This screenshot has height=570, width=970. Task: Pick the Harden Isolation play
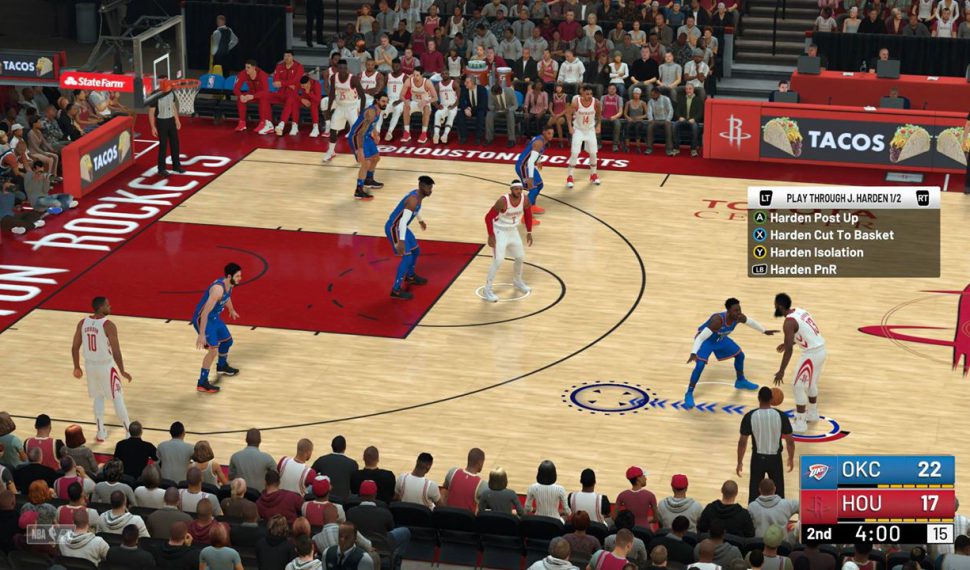[x=815, y=252]
